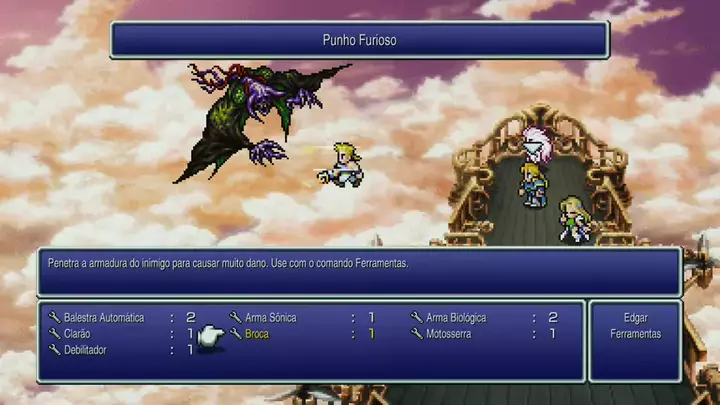Use the highlighted Broca tool
720x405 pixels.
pos(257,334)
